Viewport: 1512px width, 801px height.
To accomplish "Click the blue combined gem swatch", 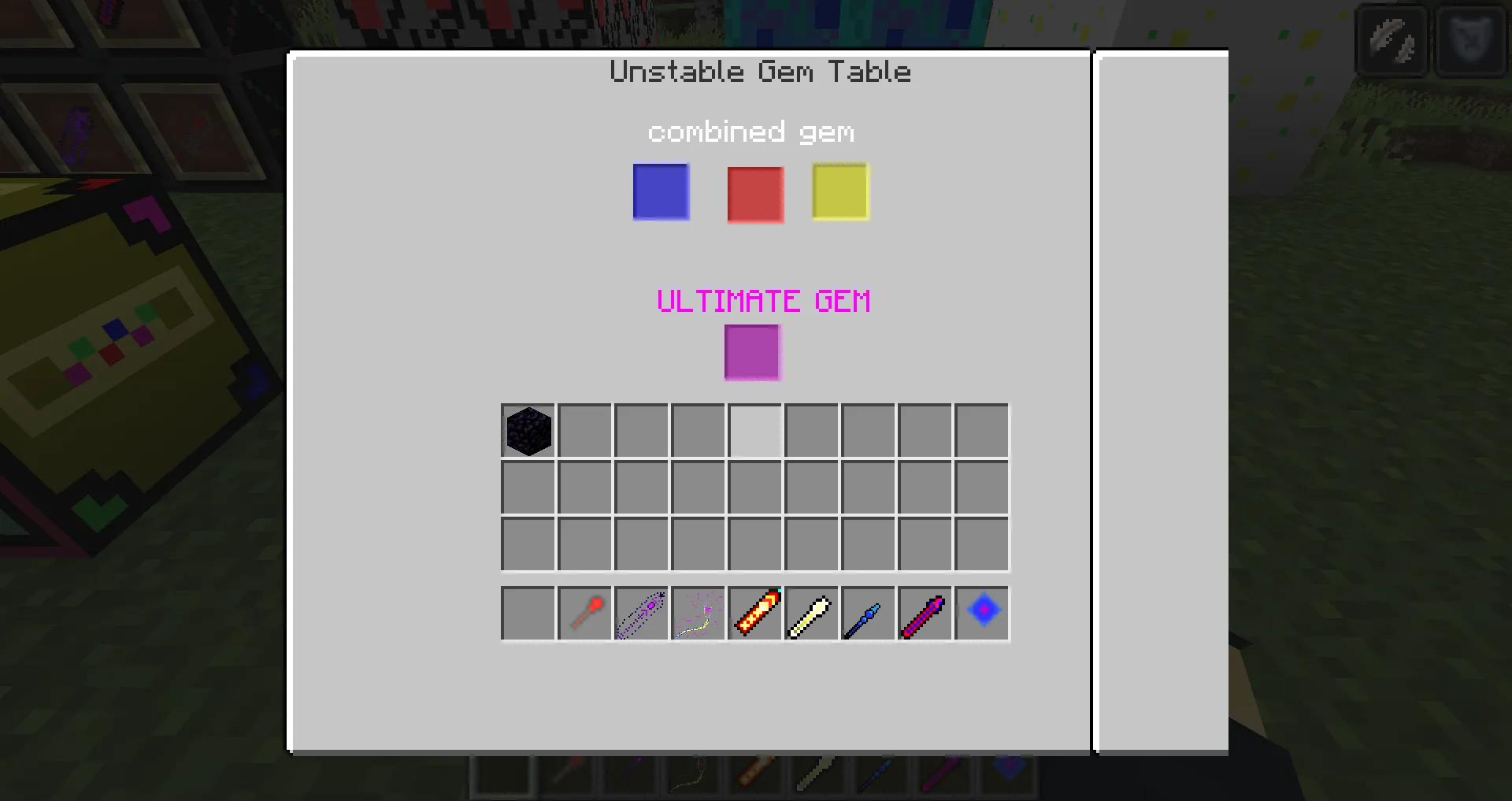I will (660, 191).
